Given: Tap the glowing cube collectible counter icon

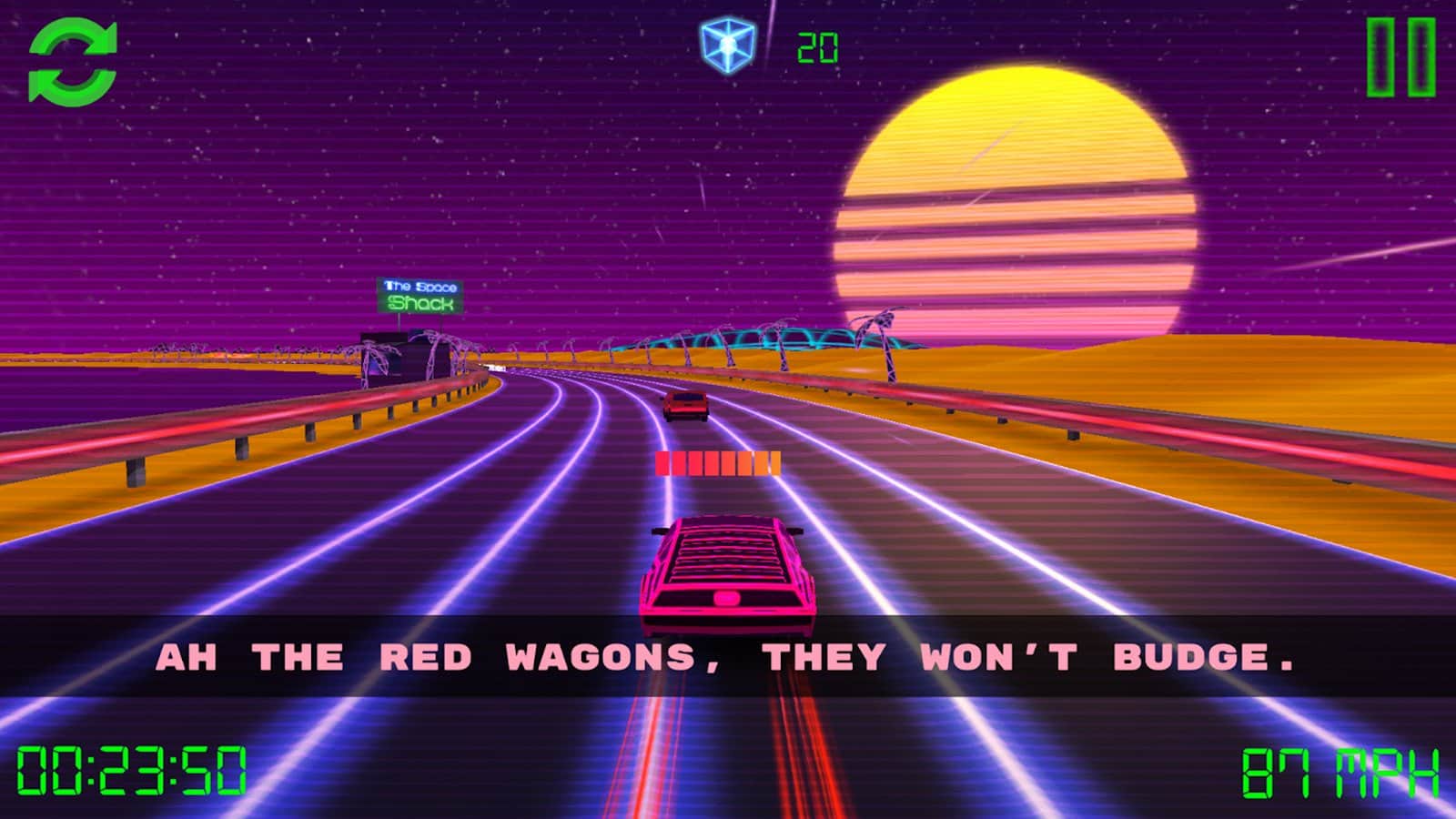Looking at the screenshot, I should pos(723,43).
